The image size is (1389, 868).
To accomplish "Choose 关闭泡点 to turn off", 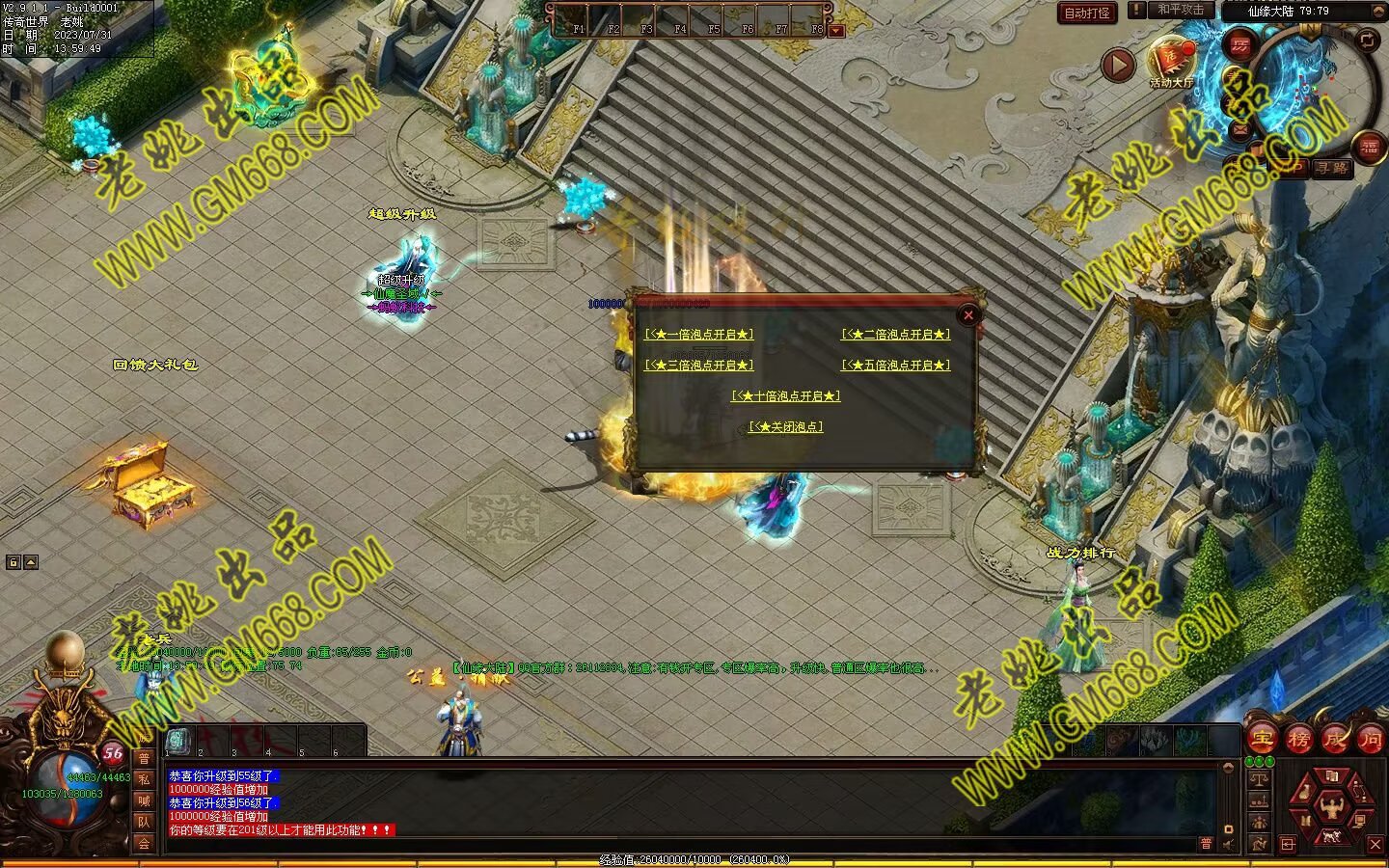I will point(786,427).
